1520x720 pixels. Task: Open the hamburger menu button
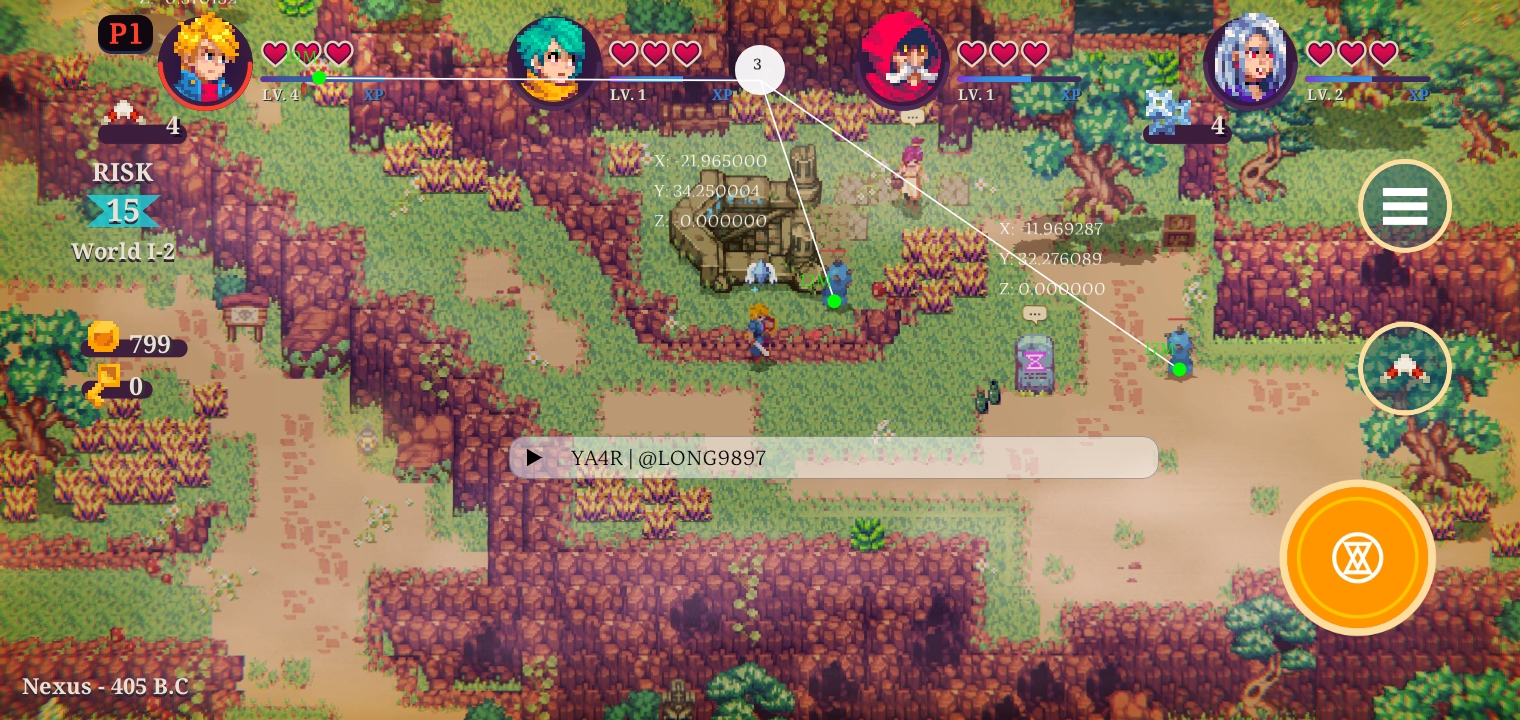1404,206
